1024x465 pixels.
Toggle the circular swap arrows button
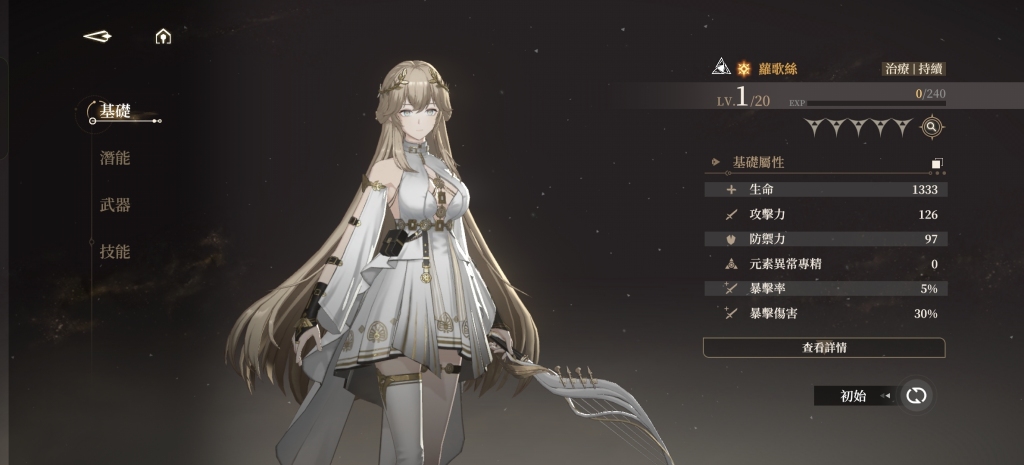(915, 396)
